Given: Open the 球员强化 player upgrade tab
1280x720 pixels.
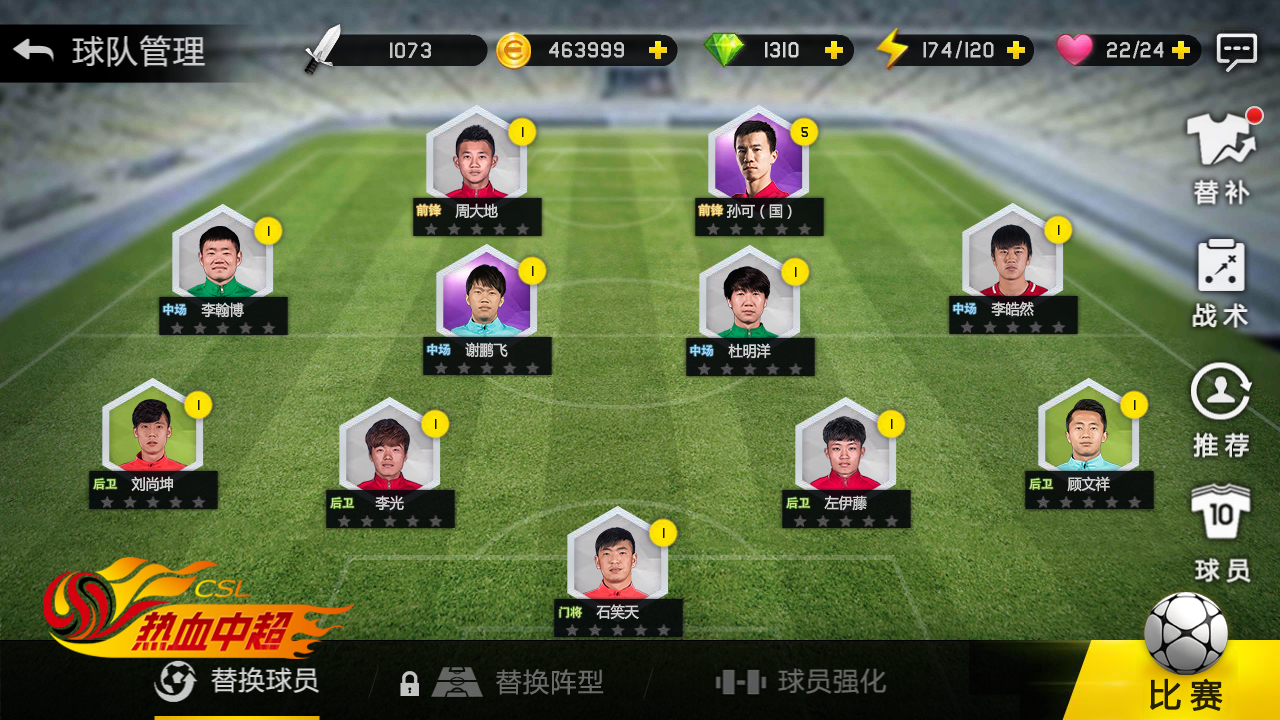Looking at the screenshot, I should 801,682.
